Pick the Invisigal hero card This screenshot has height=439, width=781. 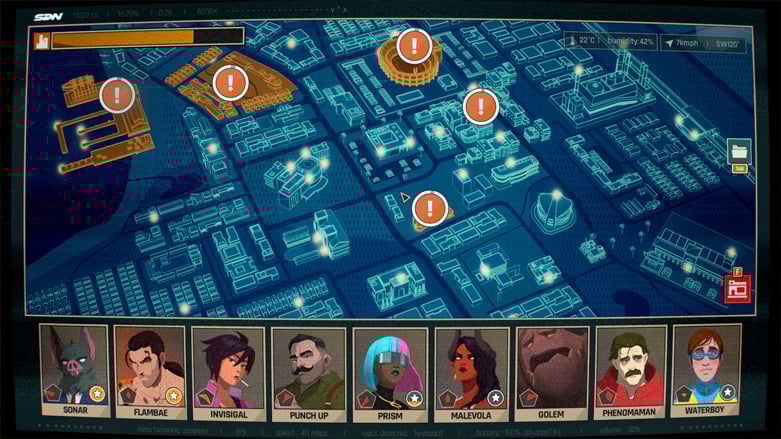tap(228, 370)
